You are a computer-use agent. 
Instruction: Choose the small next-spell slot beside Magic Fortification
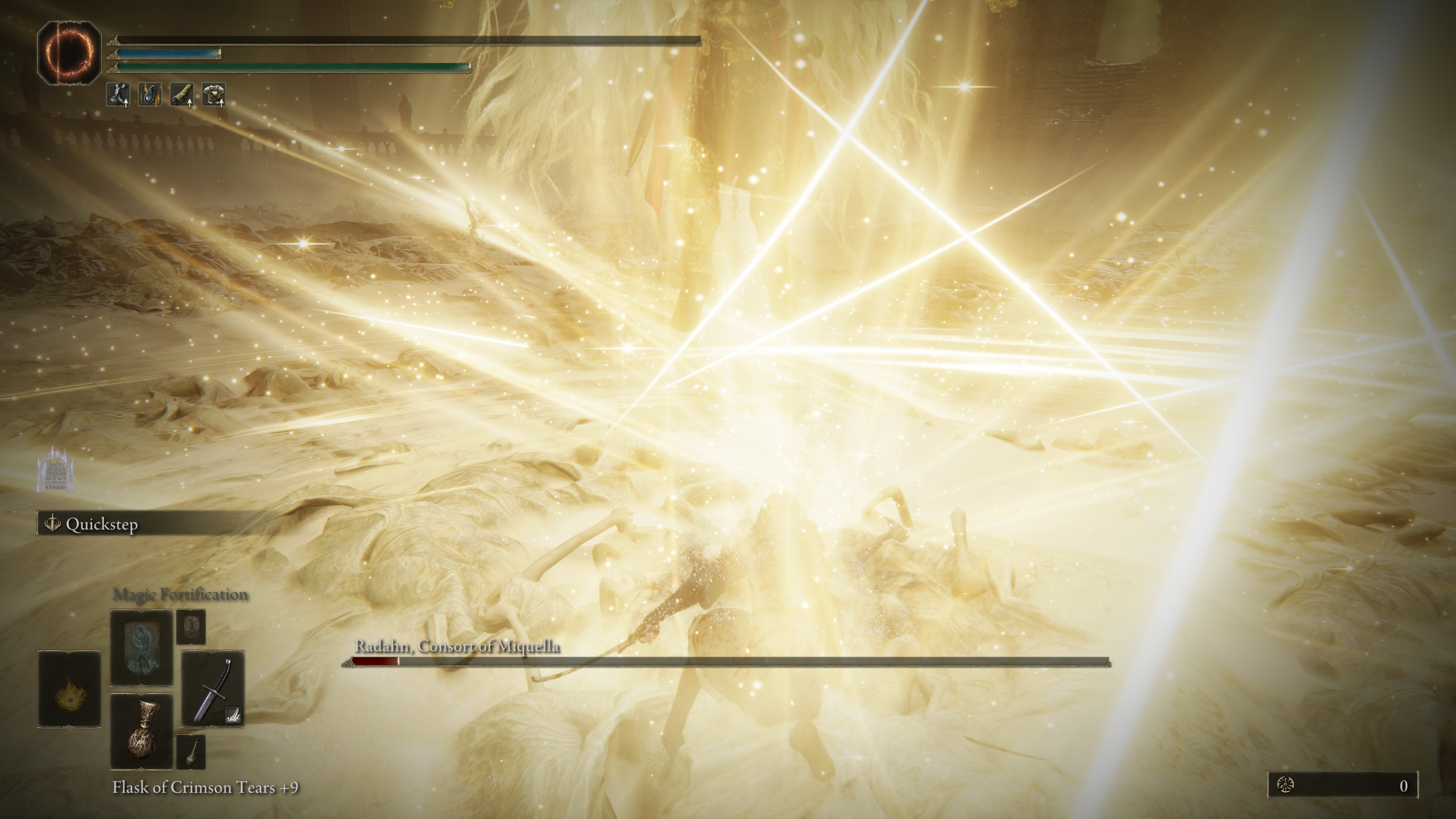point(191,627)
